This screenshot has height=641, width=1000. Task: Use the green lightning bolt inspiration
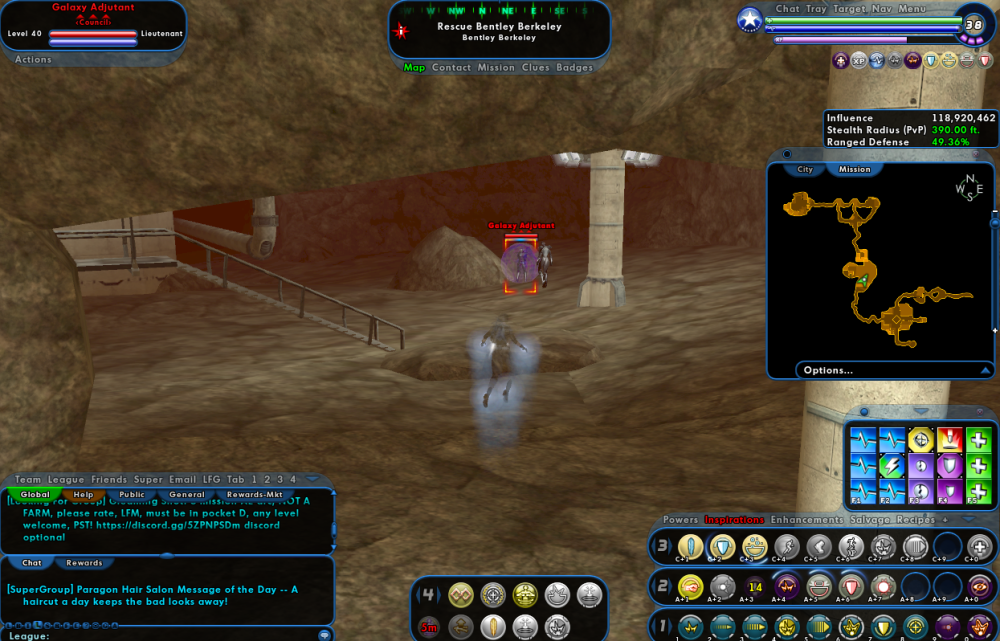[891, 466]
